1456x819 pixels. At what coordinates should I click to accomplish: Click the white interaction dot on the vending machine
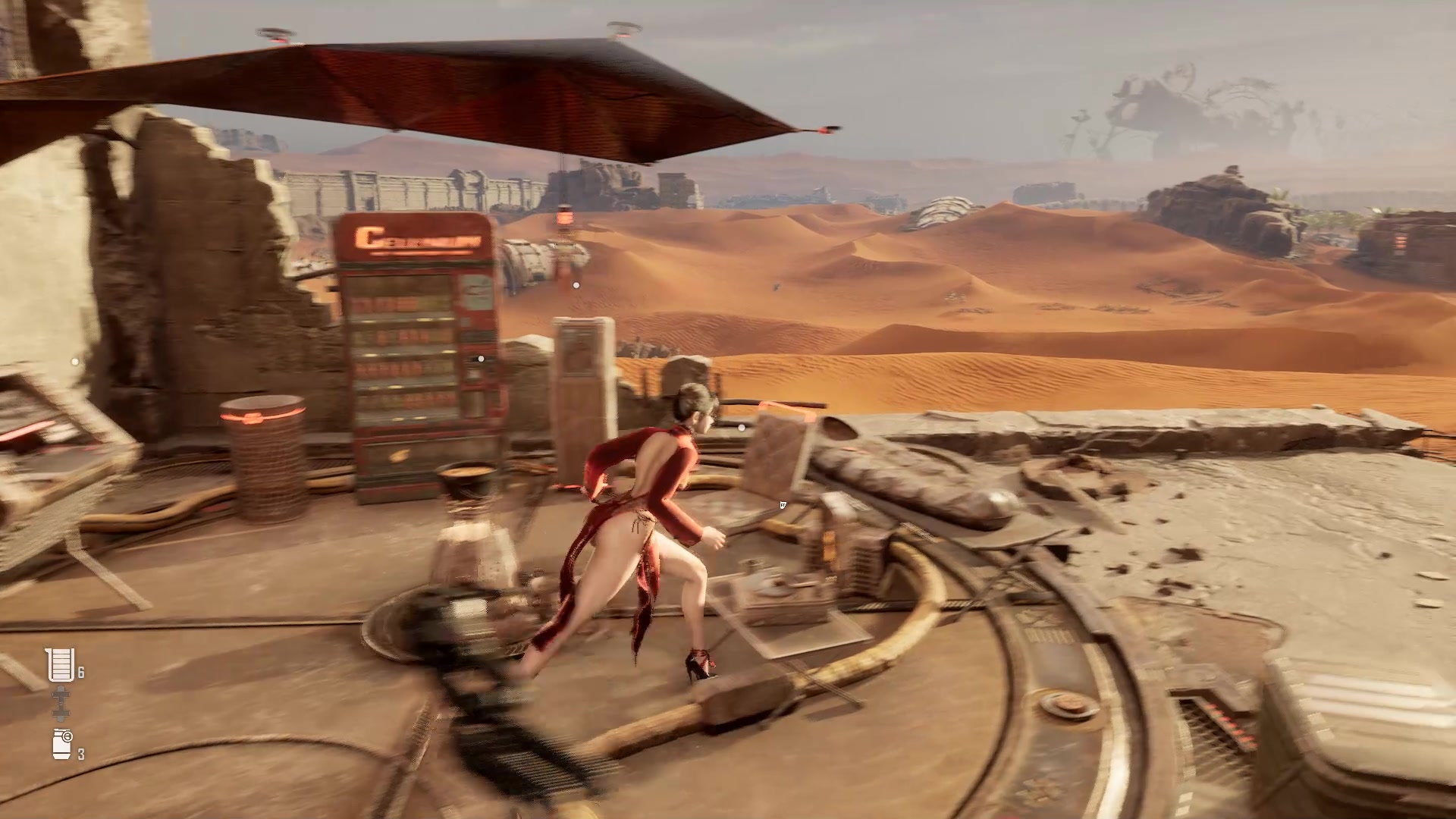(480, 359)
